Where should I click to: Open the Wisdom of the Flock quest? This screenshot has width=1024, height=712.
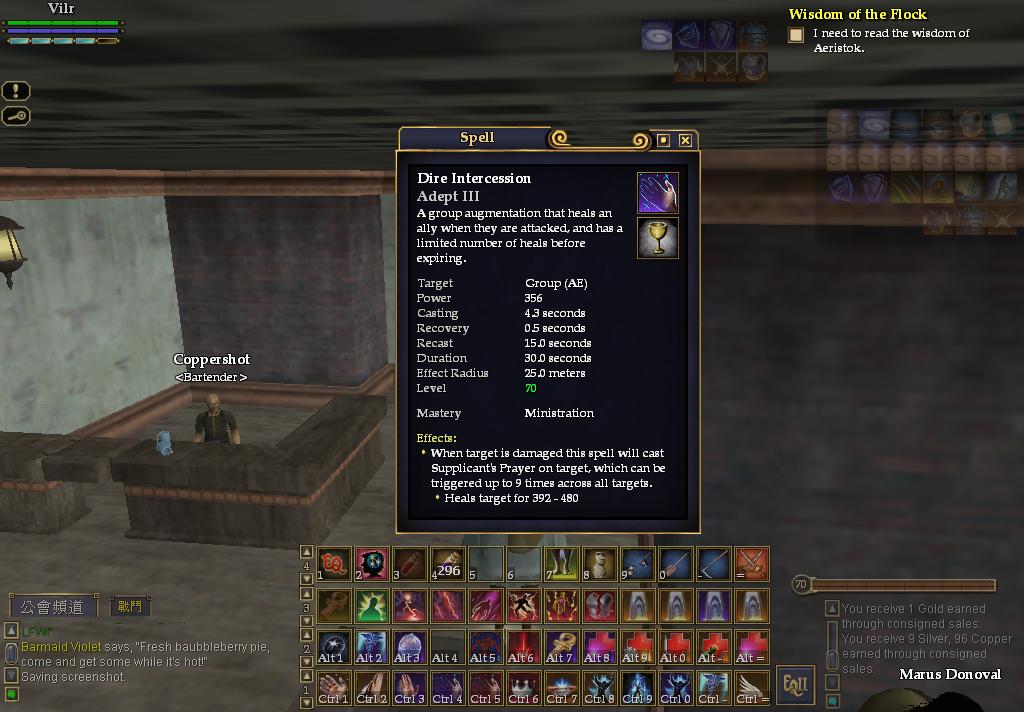pyautogui.click(x=857, y=14)
